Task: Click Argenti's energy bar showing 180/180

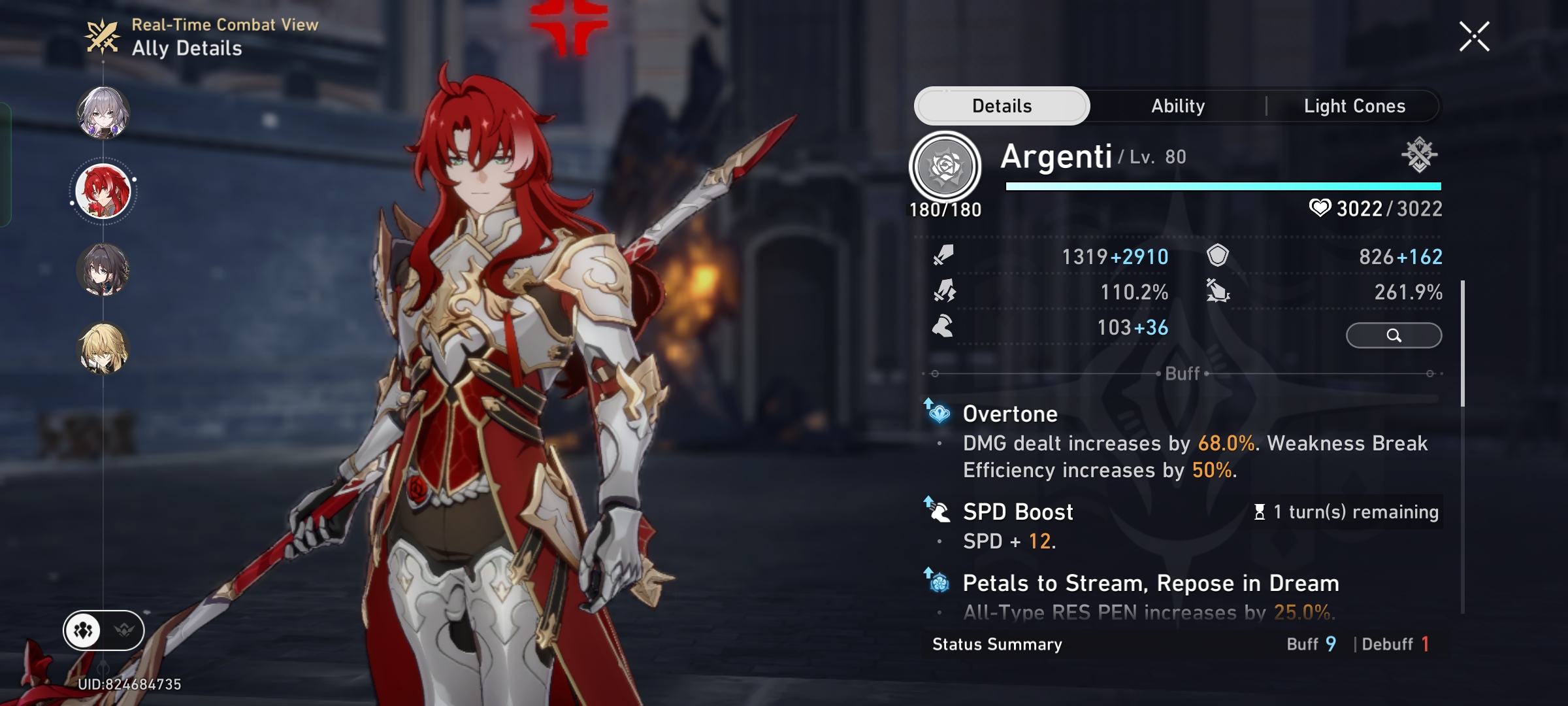Action: (x=1228, y=186)
